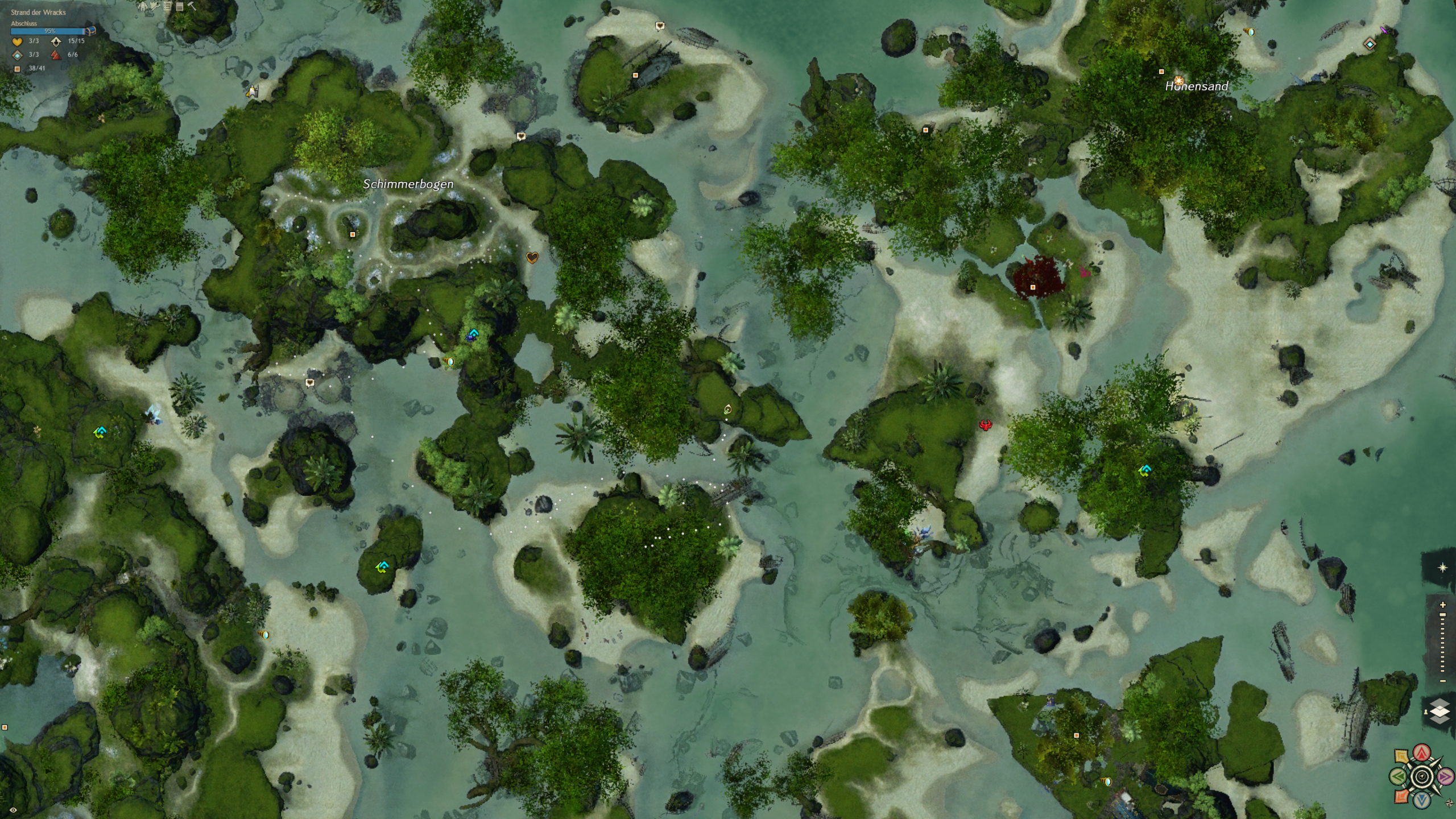Click the green left-arrow compass button
1456x819 pixels.
coord(1399,776)
